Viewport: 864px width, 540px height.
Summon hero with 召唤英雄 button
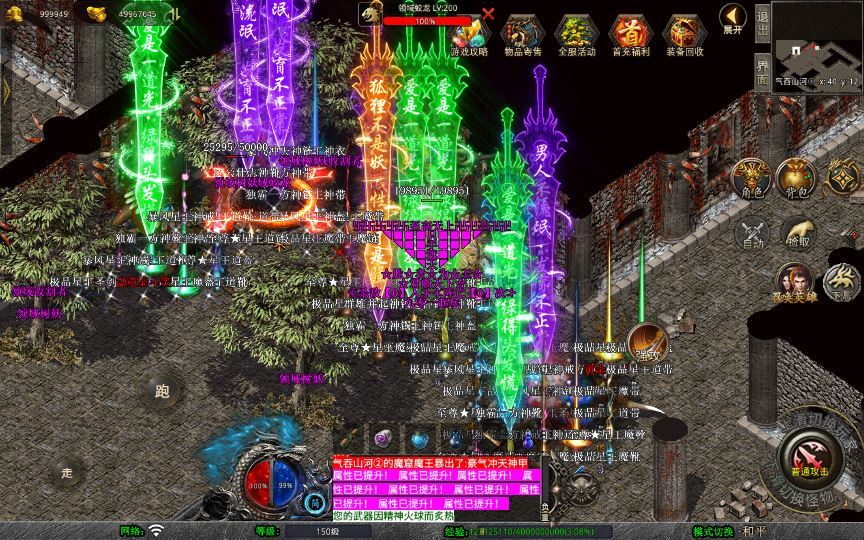[x=795, y=281]
